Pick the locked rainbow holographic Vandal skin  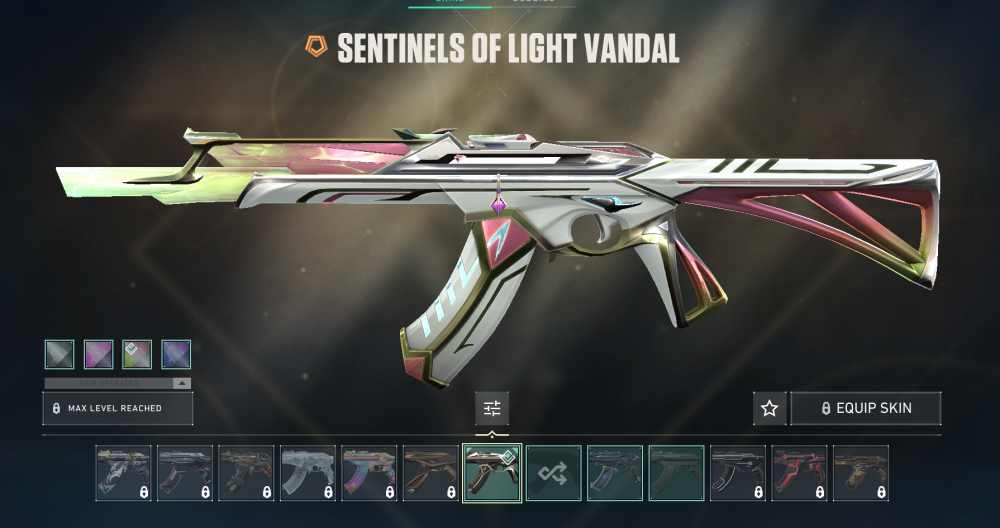point(368,473)
